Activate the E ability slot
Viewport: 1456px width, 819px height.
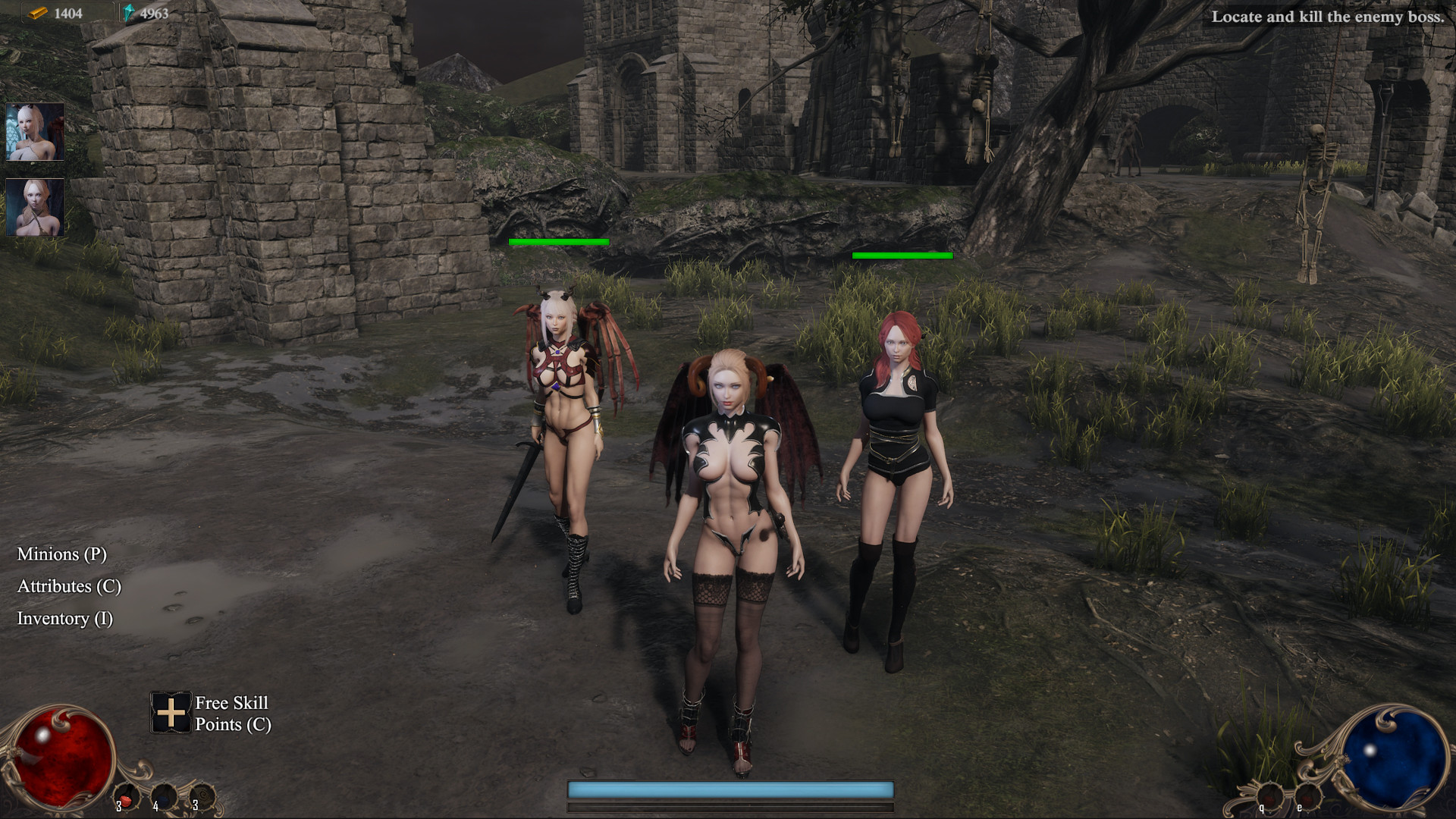1307,796
